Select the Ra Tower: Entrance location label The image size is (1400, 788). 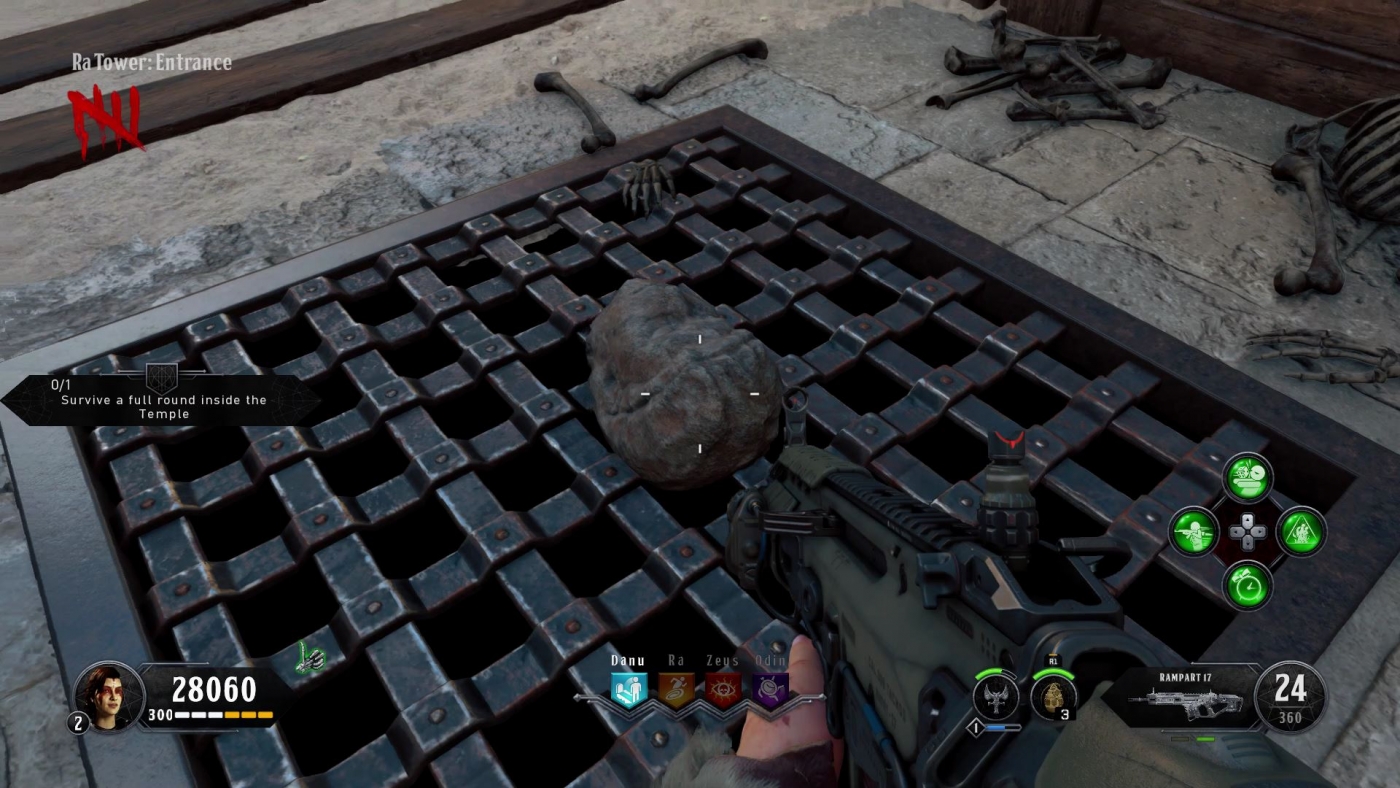152,62
